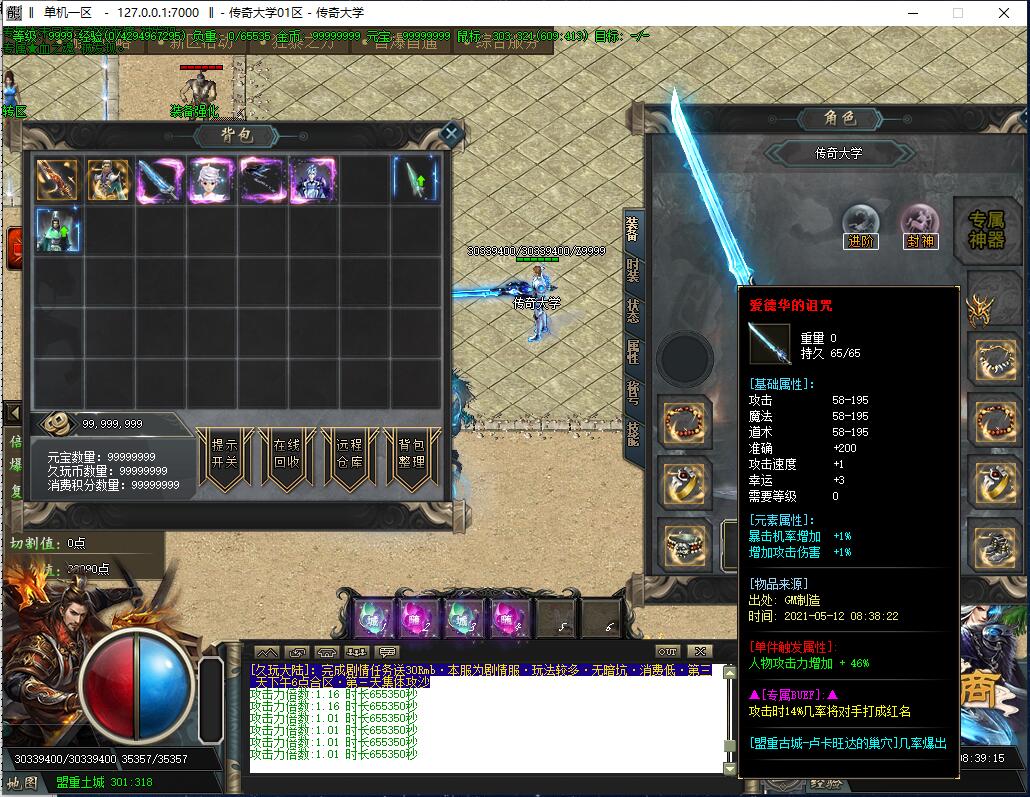Select the white-haired character item in the bag

[211, 180]
